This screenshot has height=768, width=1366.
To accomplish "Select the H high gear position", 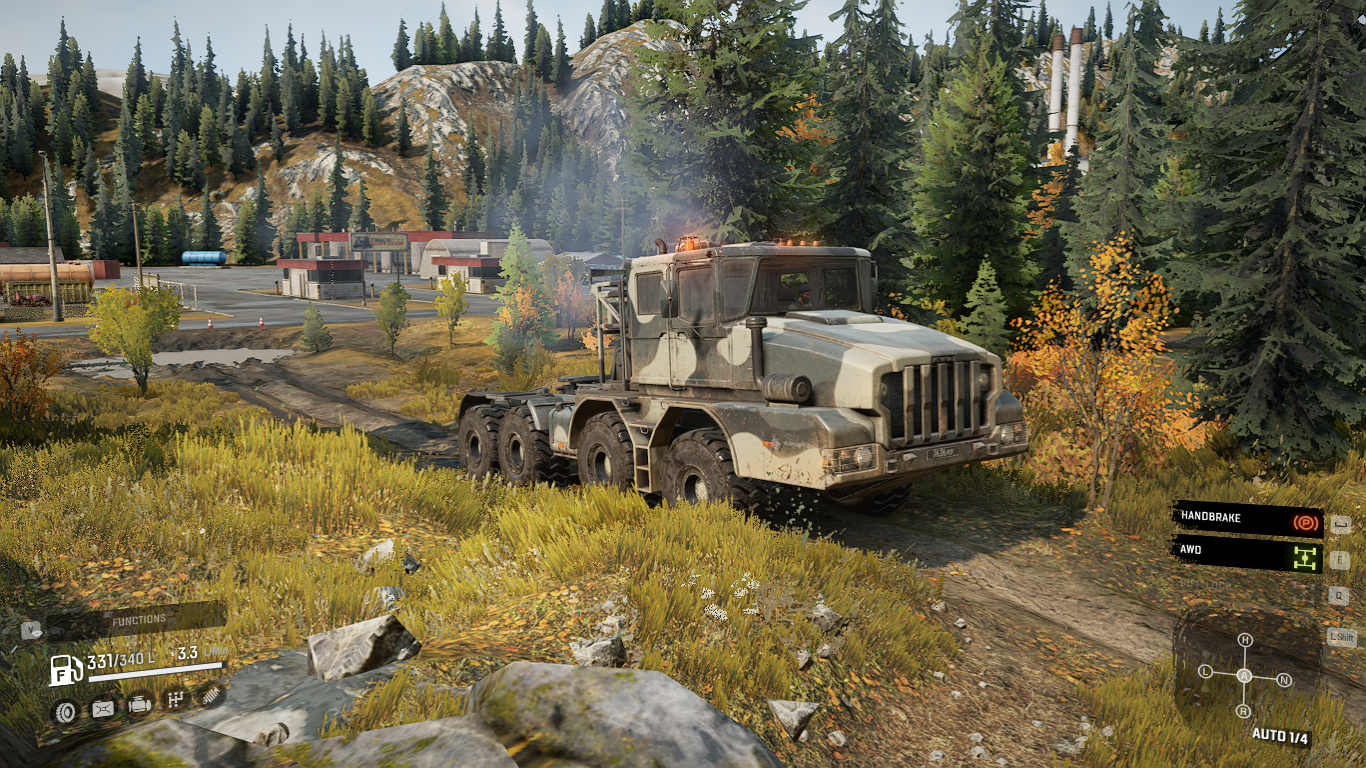I will (1245, 640).
